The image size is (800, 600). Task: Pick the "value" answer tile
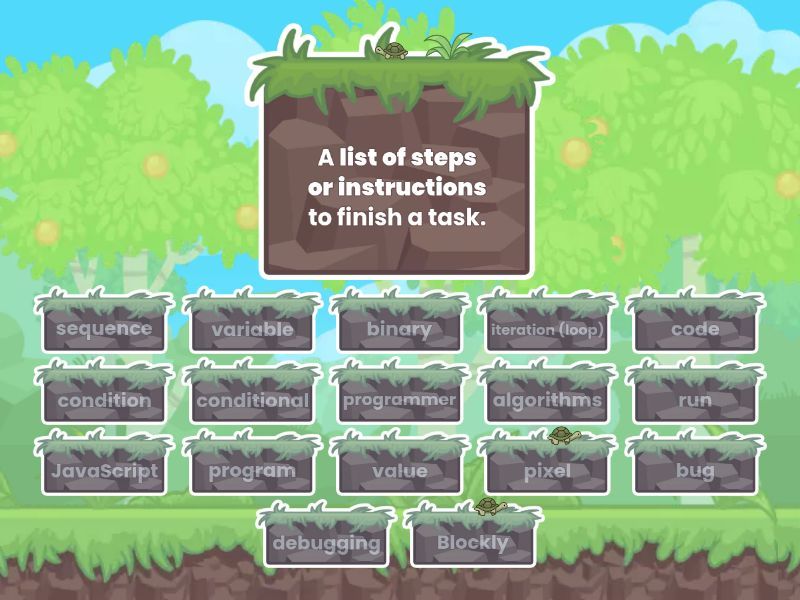pyautogui.click(x=399, y=471)
